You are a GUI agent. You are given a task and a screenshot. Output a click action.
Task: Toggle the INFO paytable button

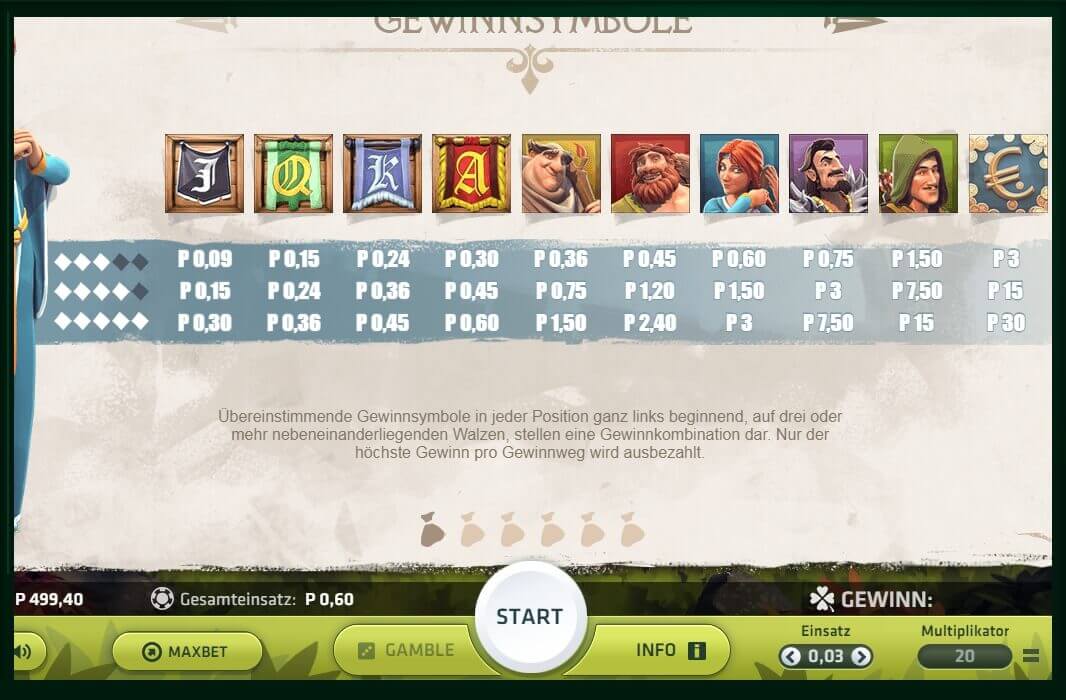pos(670,650)
